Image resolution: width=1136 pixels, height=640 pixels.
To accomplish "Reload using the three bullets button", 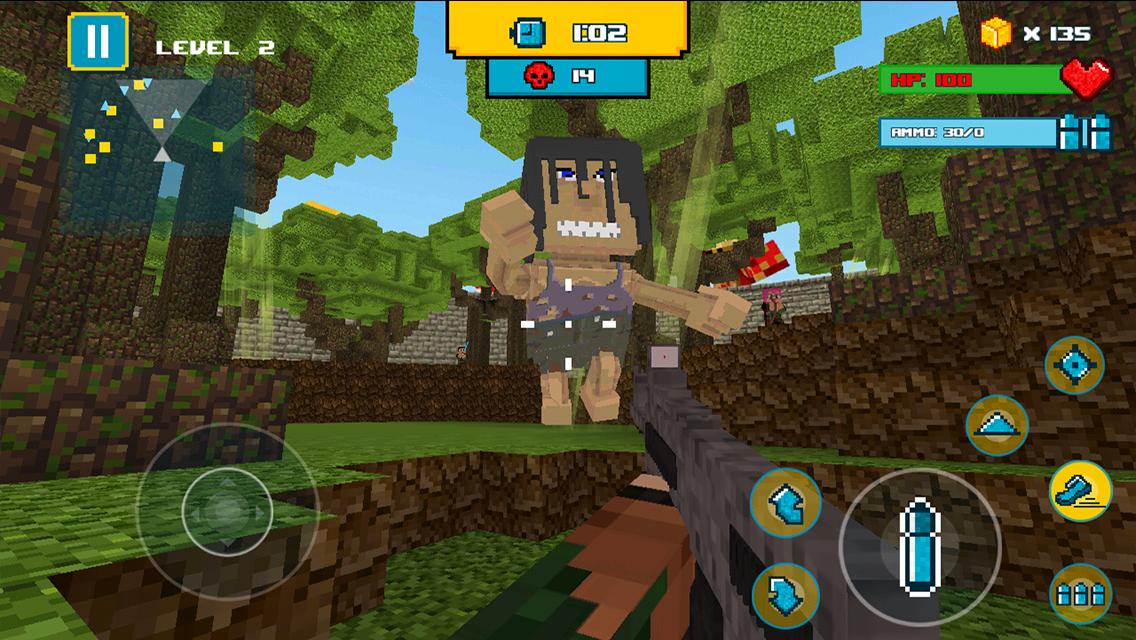I will pos(1080,594).
